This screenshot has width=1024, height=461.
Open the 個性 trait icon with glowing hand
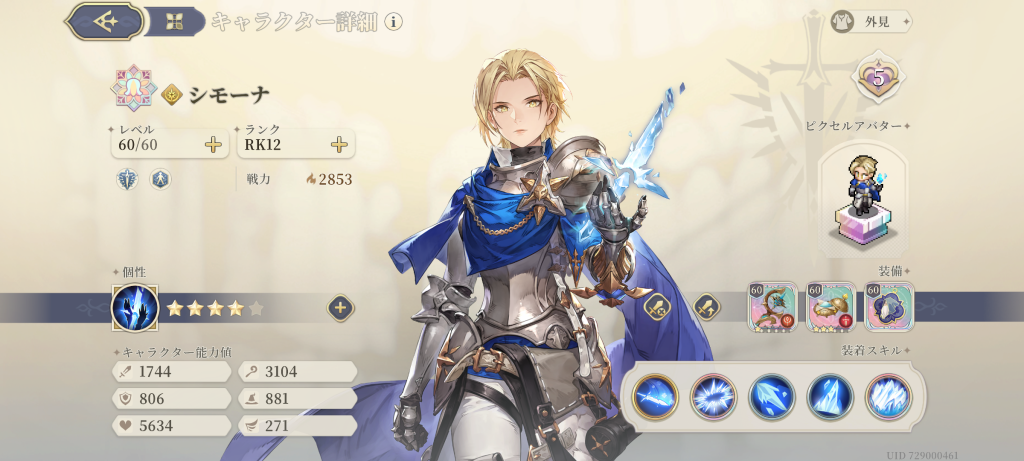(134, 308)
